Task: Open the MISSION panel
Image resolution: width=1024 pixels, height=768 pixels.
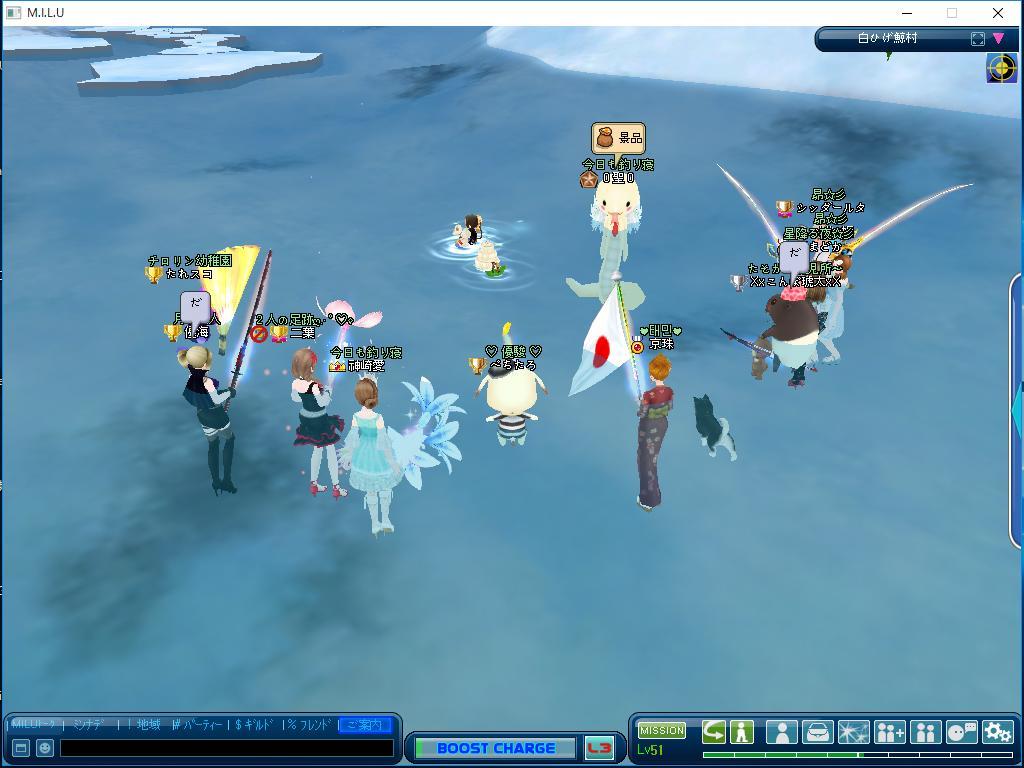Action: (661, 730)
